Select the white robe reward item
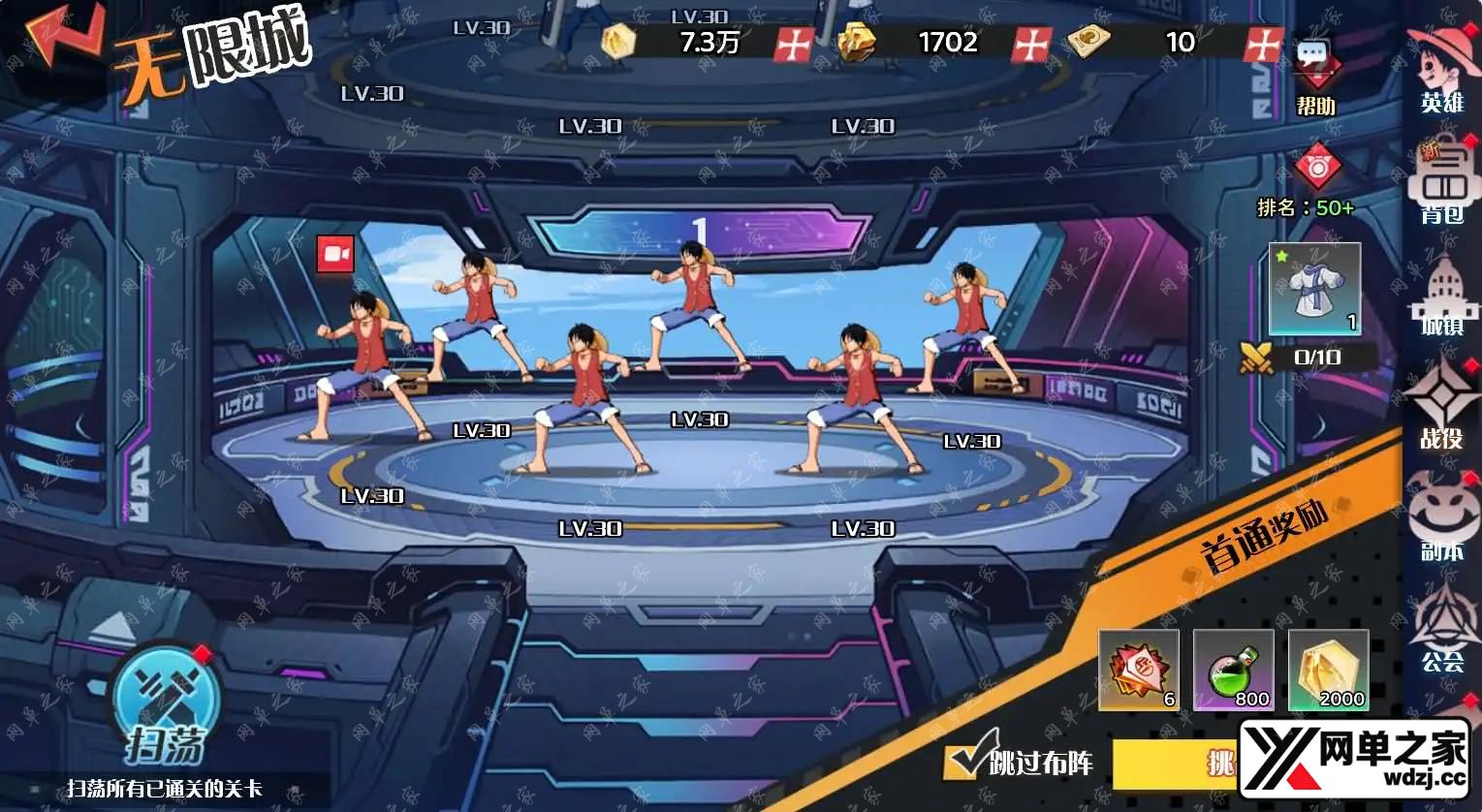The image size is (1482, 812). point(1315,289)
